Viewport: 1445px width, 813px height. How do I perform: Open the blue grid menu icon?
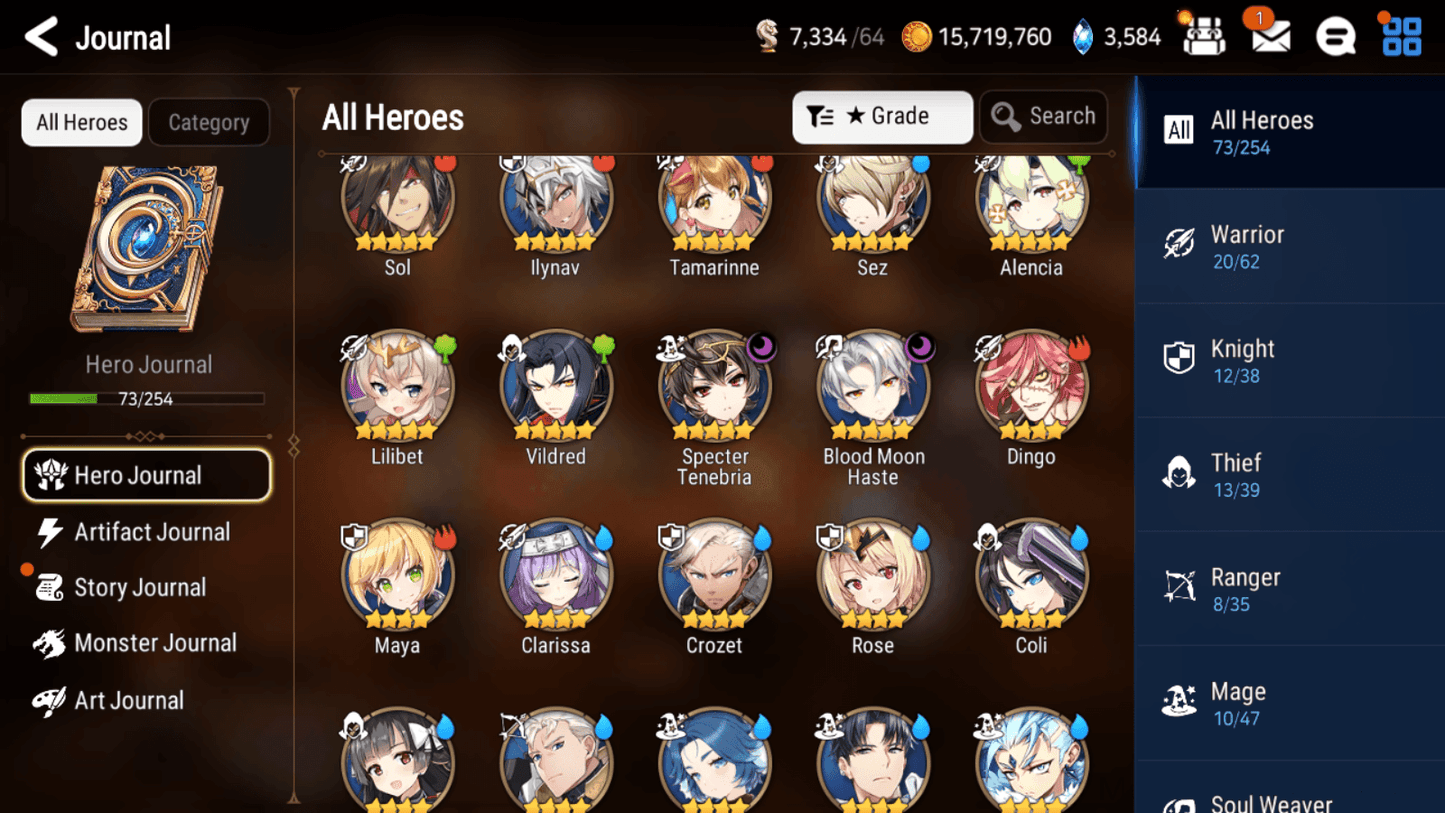coord(1401,36)
